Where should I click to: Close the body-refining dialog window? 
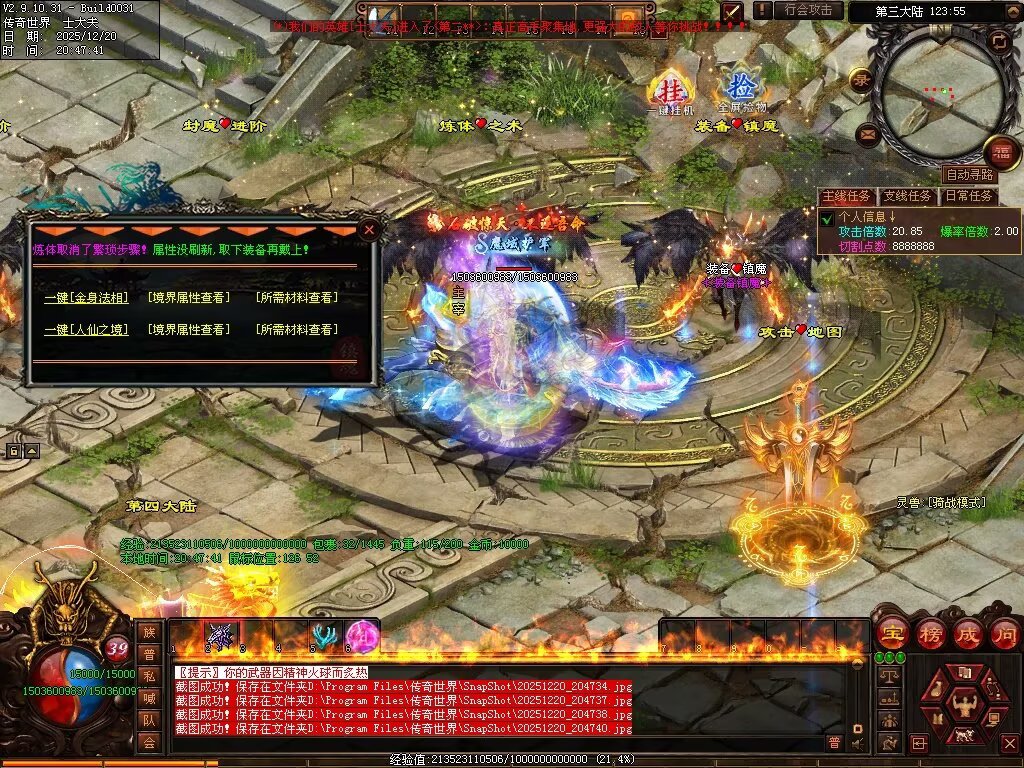[369, 229]
